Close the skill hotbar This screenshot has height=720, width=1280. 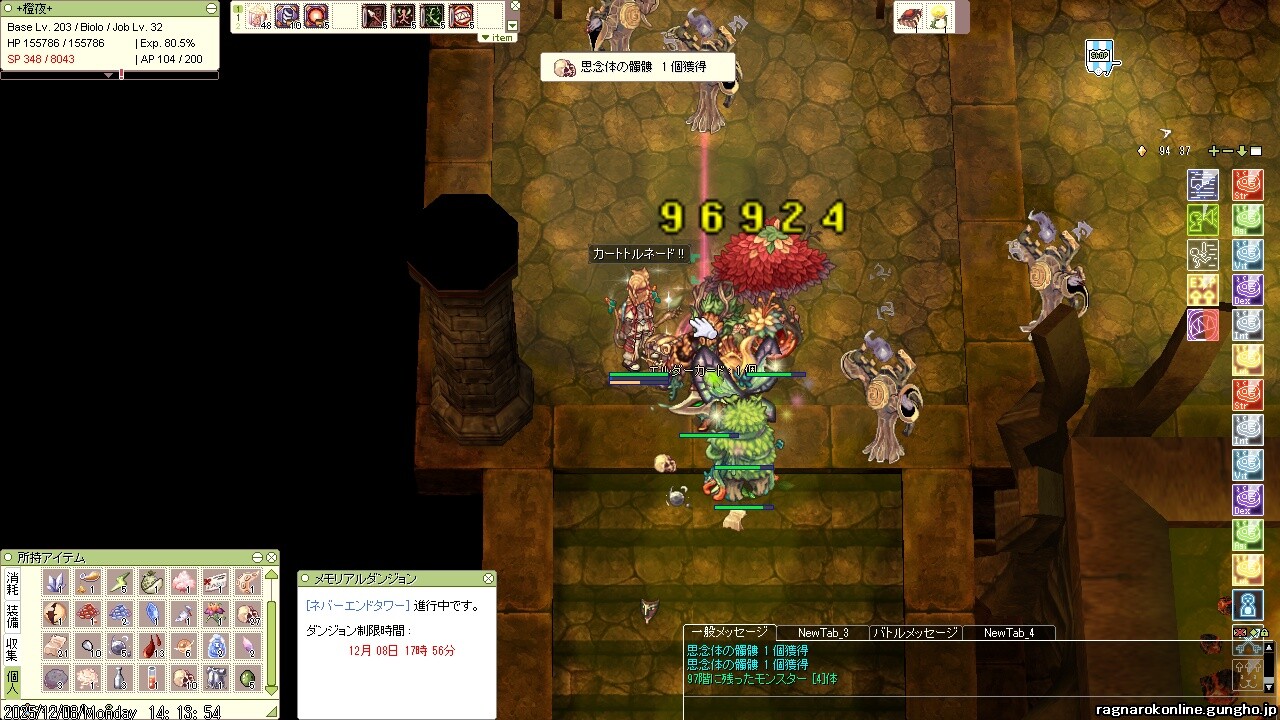[515, 6]
